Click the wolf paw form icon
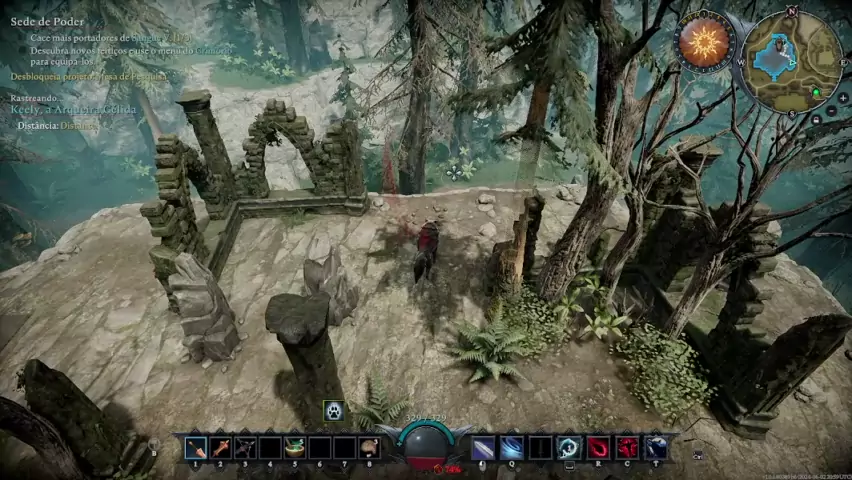 (333, 410)
